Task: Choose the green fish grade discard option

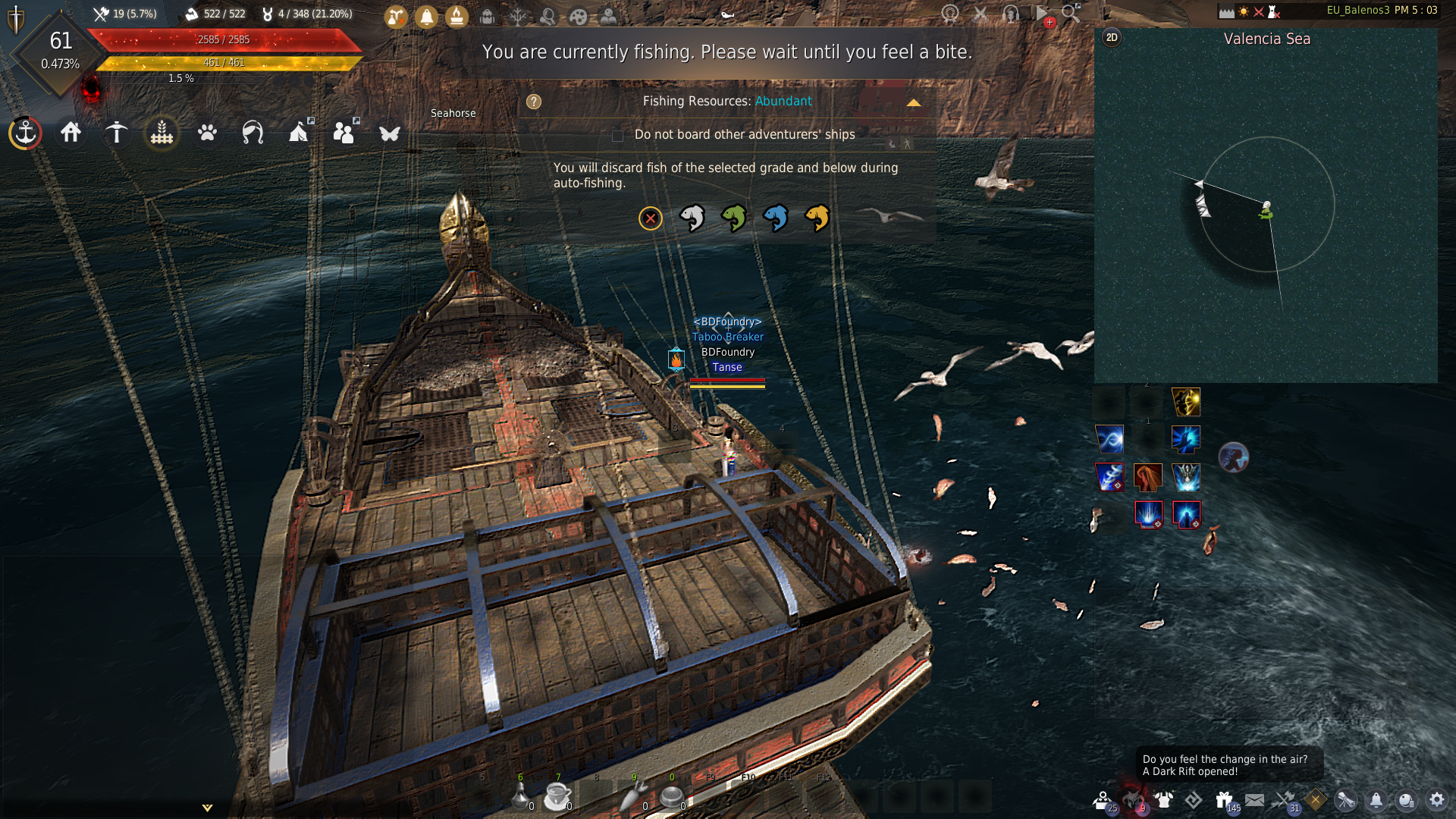Action: coord(733,218)
